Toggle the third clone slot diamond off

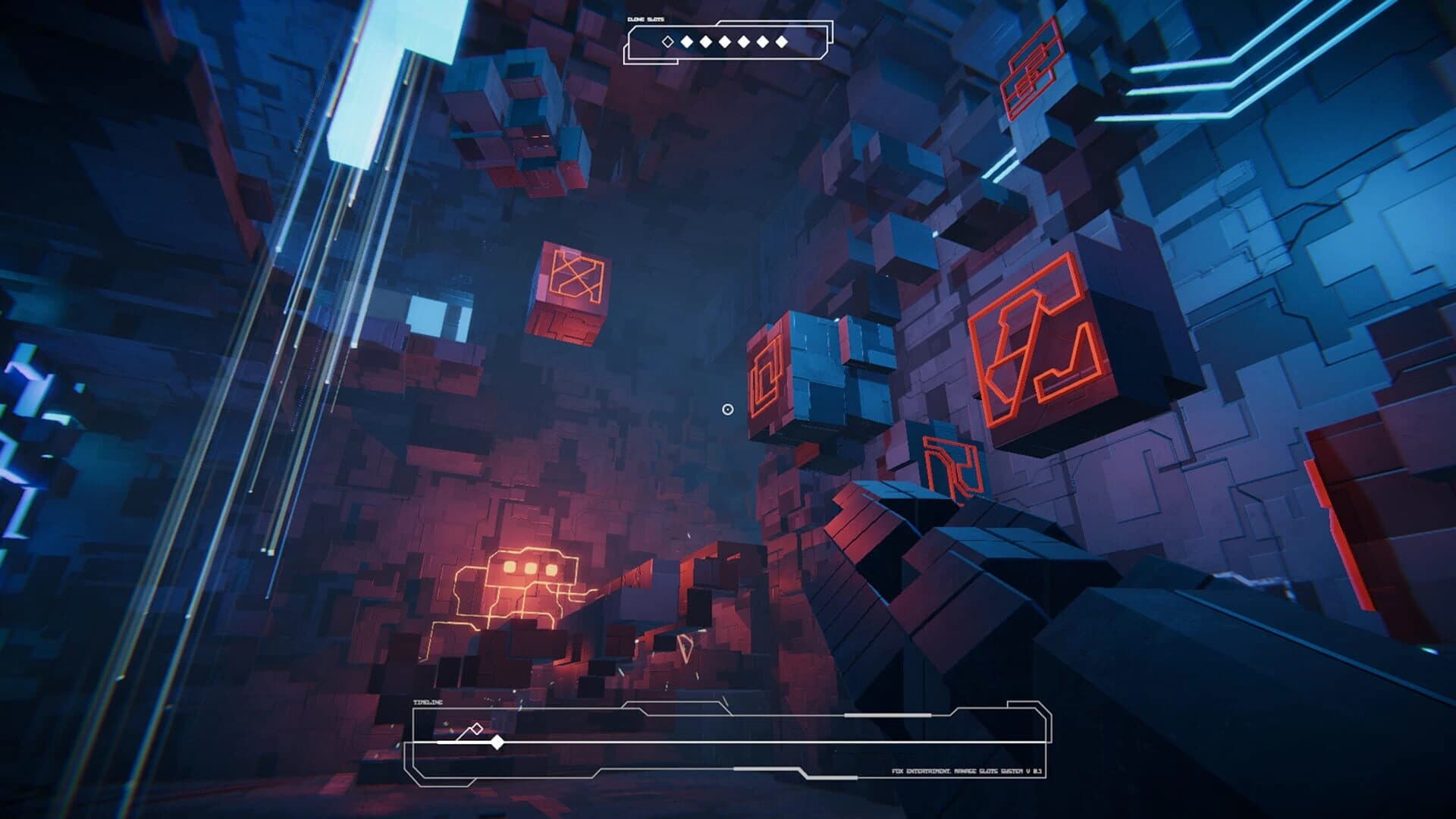[705, 42]
